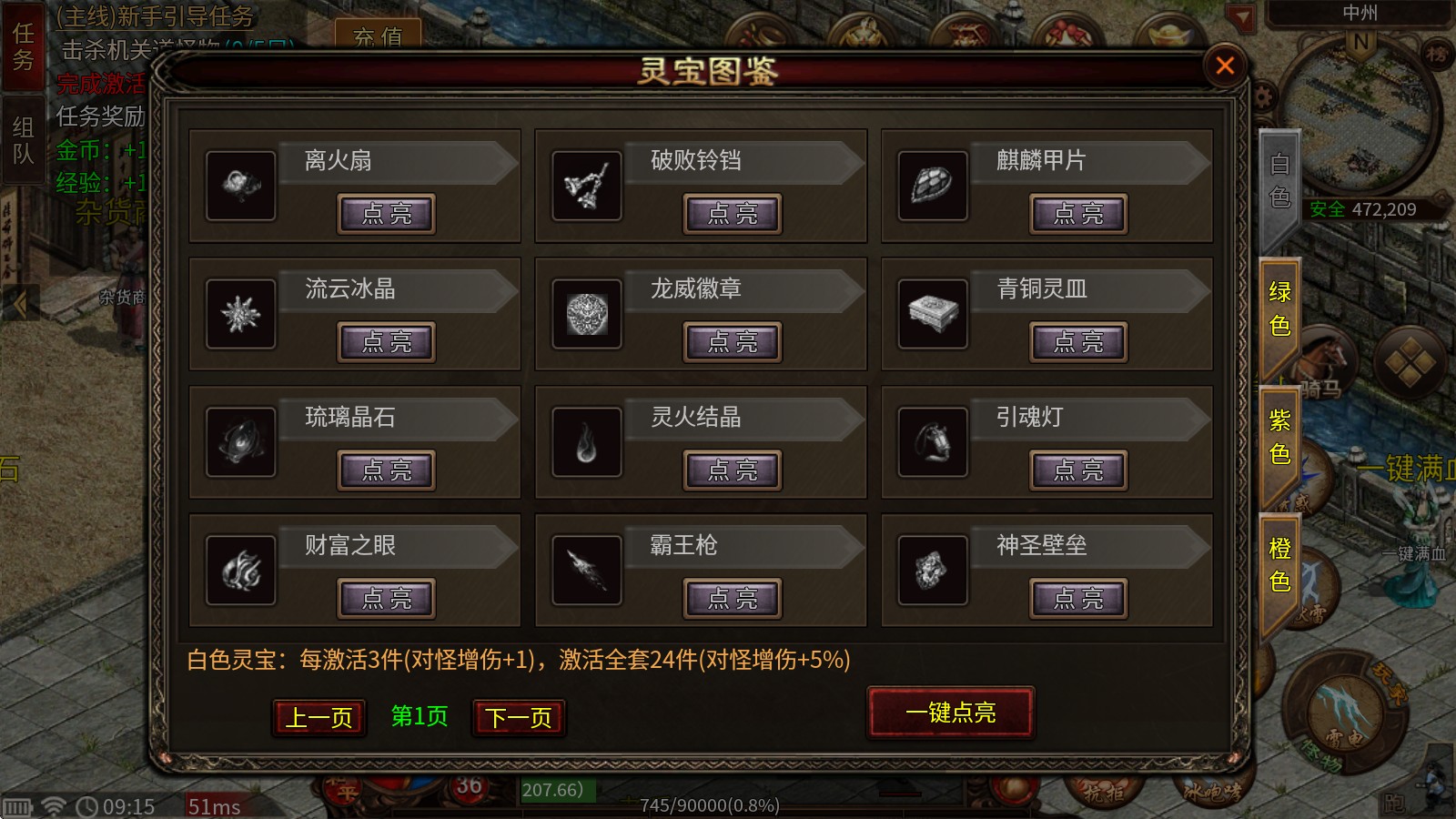Open the red triangle dropdown near minimap

tap(1239, 15)
